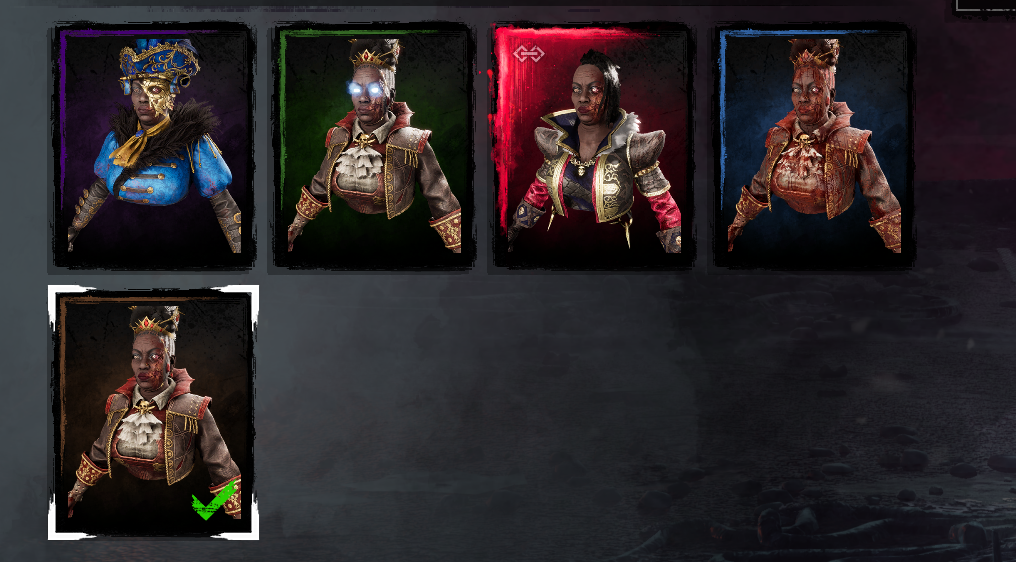The width and height of the screenshot is (1016, 562).
Task: Click the equipped outfit with green checkmark
Action: point(153,412)
